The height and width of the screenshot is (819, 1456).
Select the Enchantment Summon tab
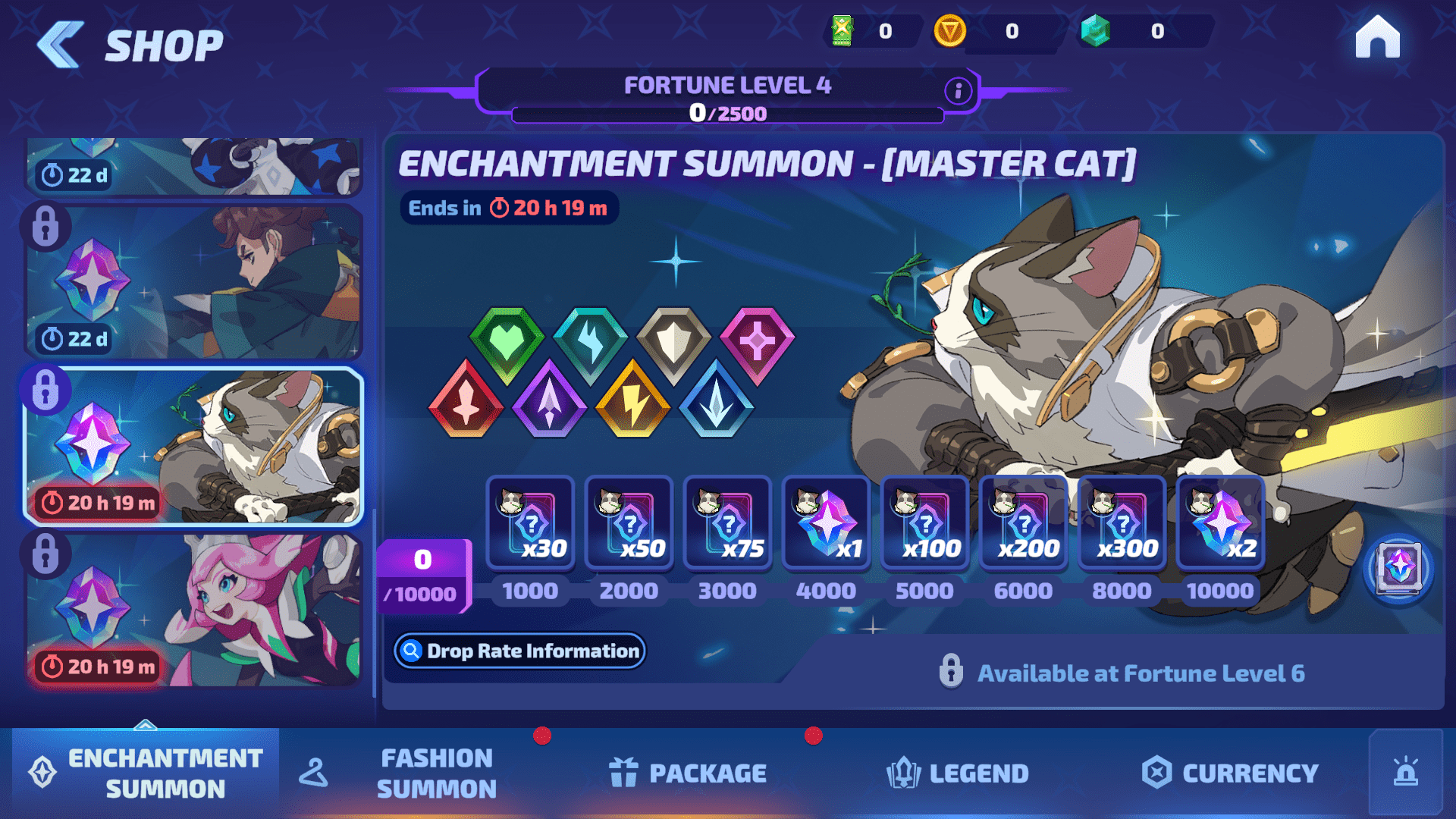tap(146, 773)
